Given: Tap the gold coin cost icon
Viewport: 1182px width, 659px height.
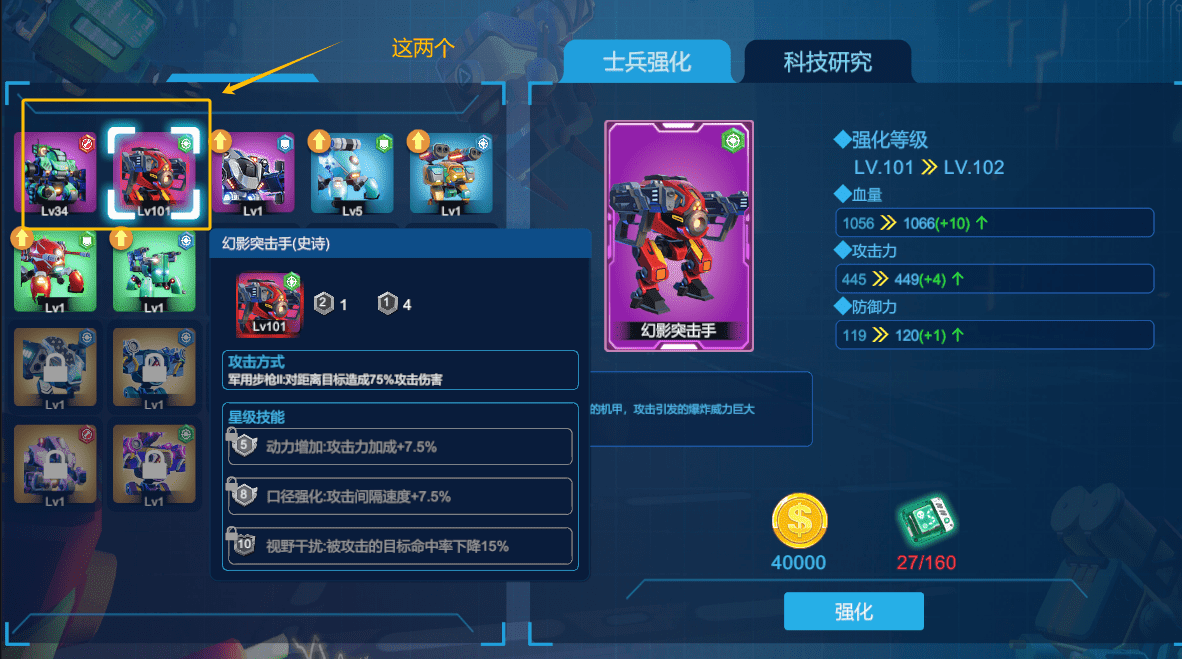Looking at the screenshot, I should 799,522.
